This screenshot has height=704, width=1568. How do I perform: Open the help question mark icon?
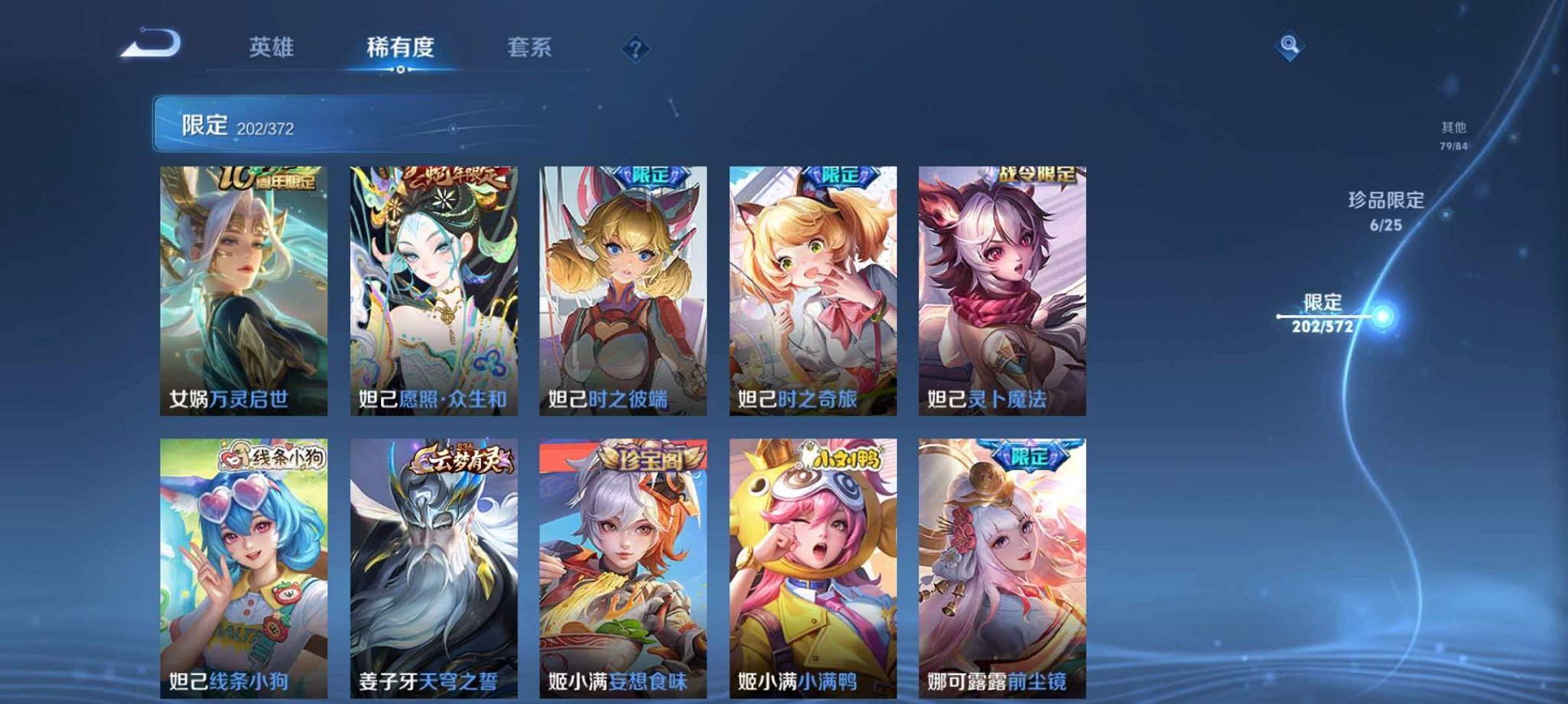click(x=635, y=50)
